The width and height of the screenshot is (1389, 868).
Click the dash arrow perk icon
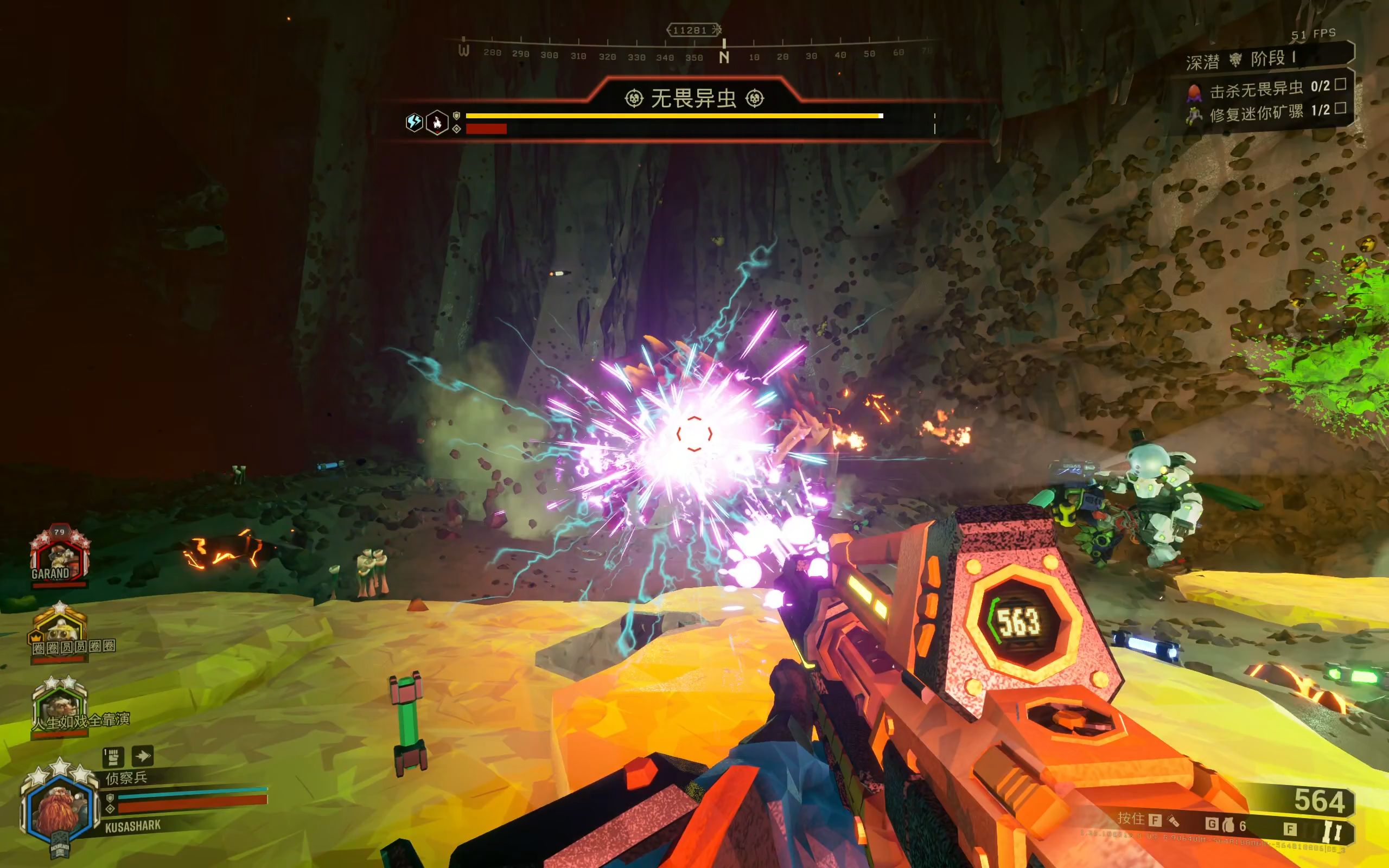(142, 756)
